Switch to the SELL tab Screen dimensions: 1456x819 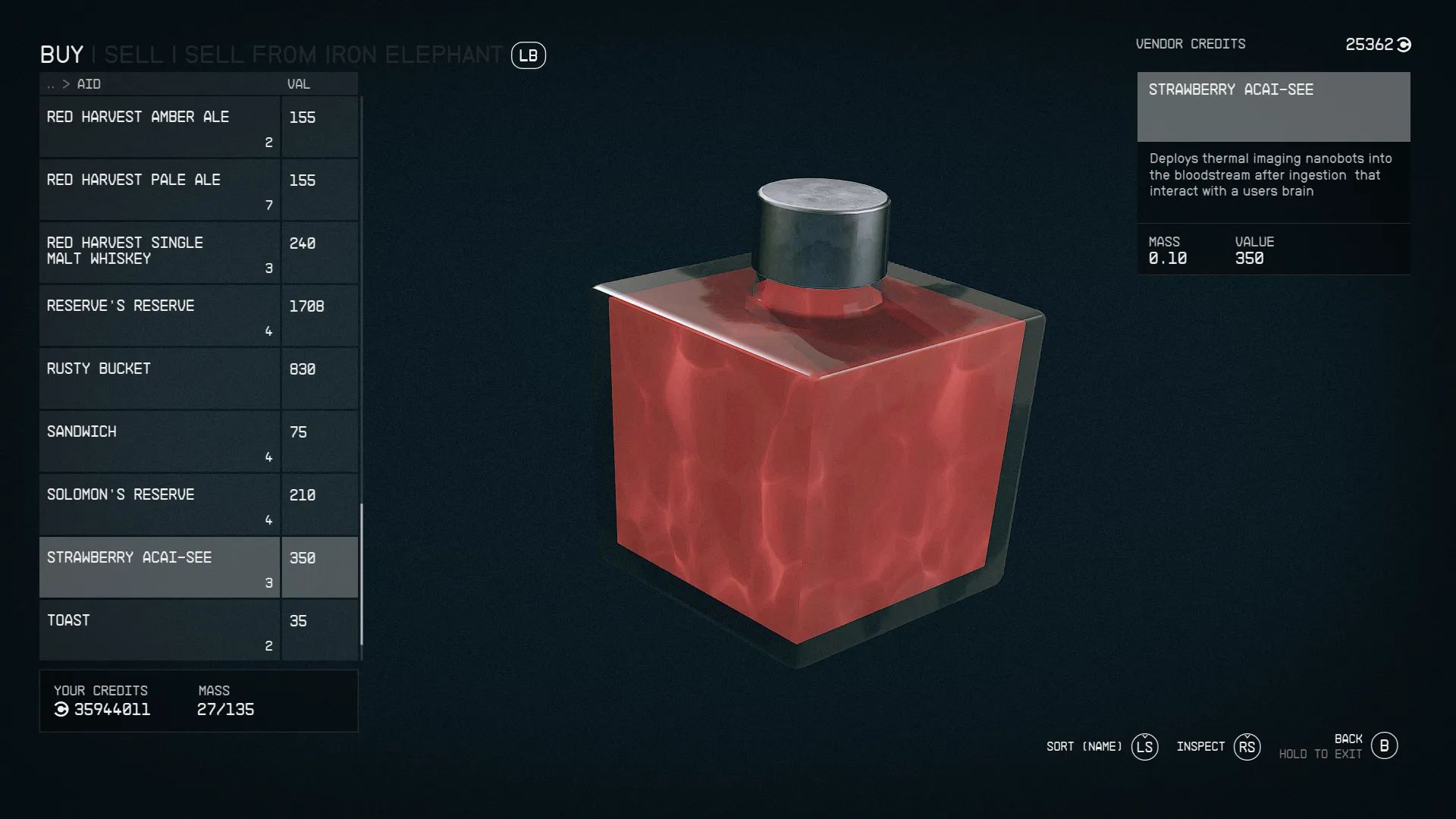pyautogui.click(x=133, y=54)
